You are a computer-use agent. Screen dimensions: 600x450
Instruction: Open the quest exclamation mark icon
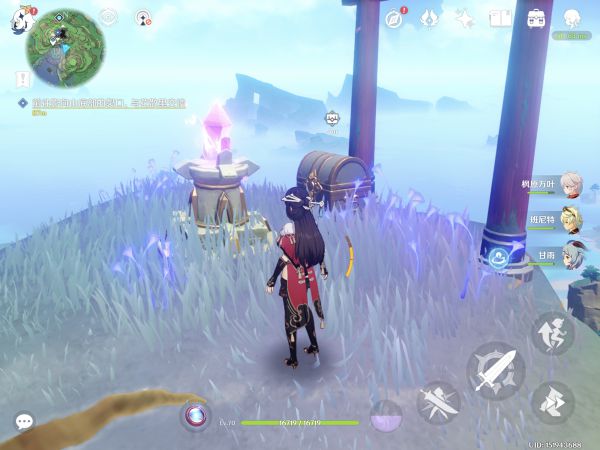pos(21,78)
